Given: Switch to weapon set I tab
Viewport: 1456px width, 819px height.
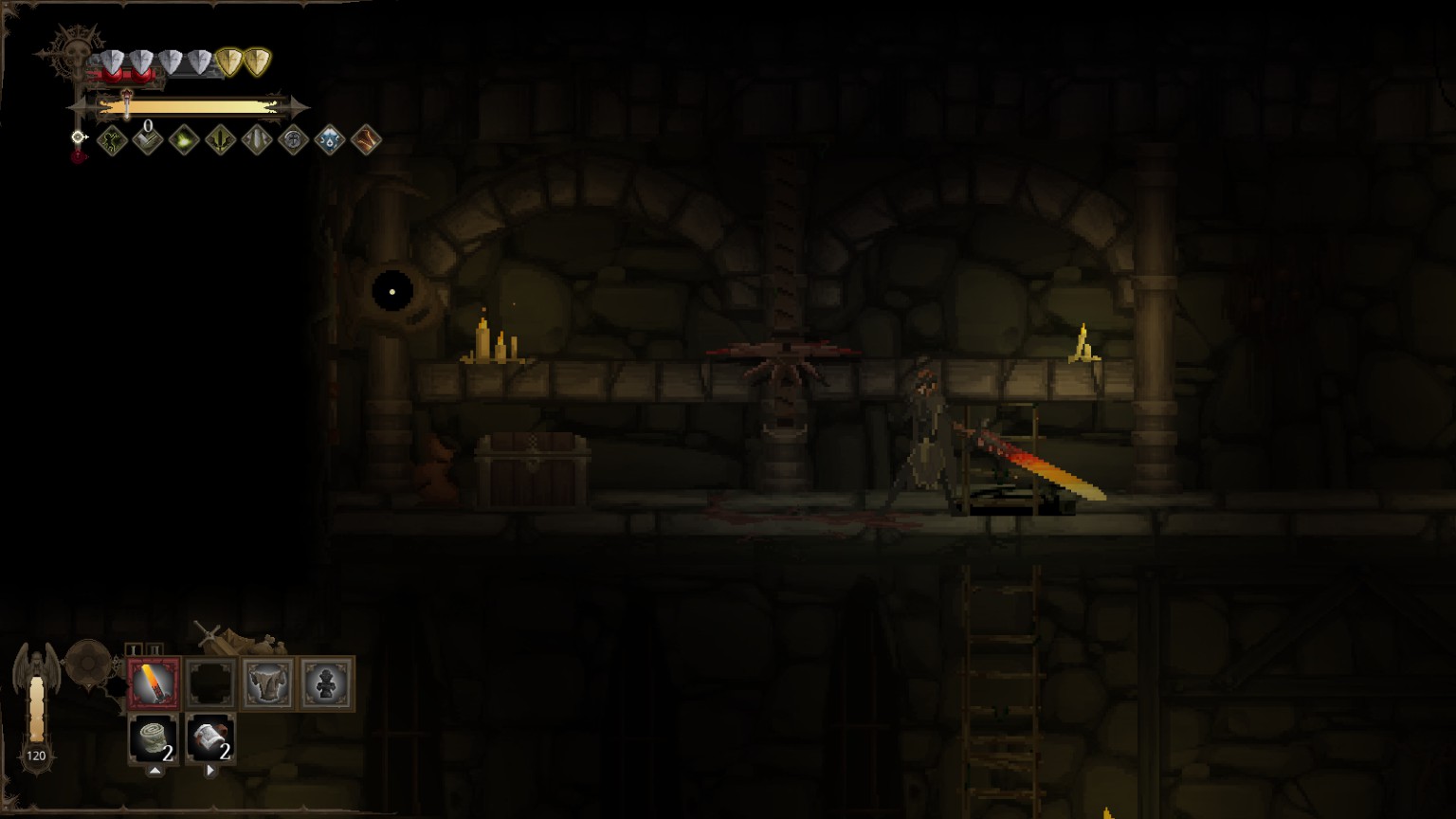Looking at the screenshot, I should (x=134, y=649).
